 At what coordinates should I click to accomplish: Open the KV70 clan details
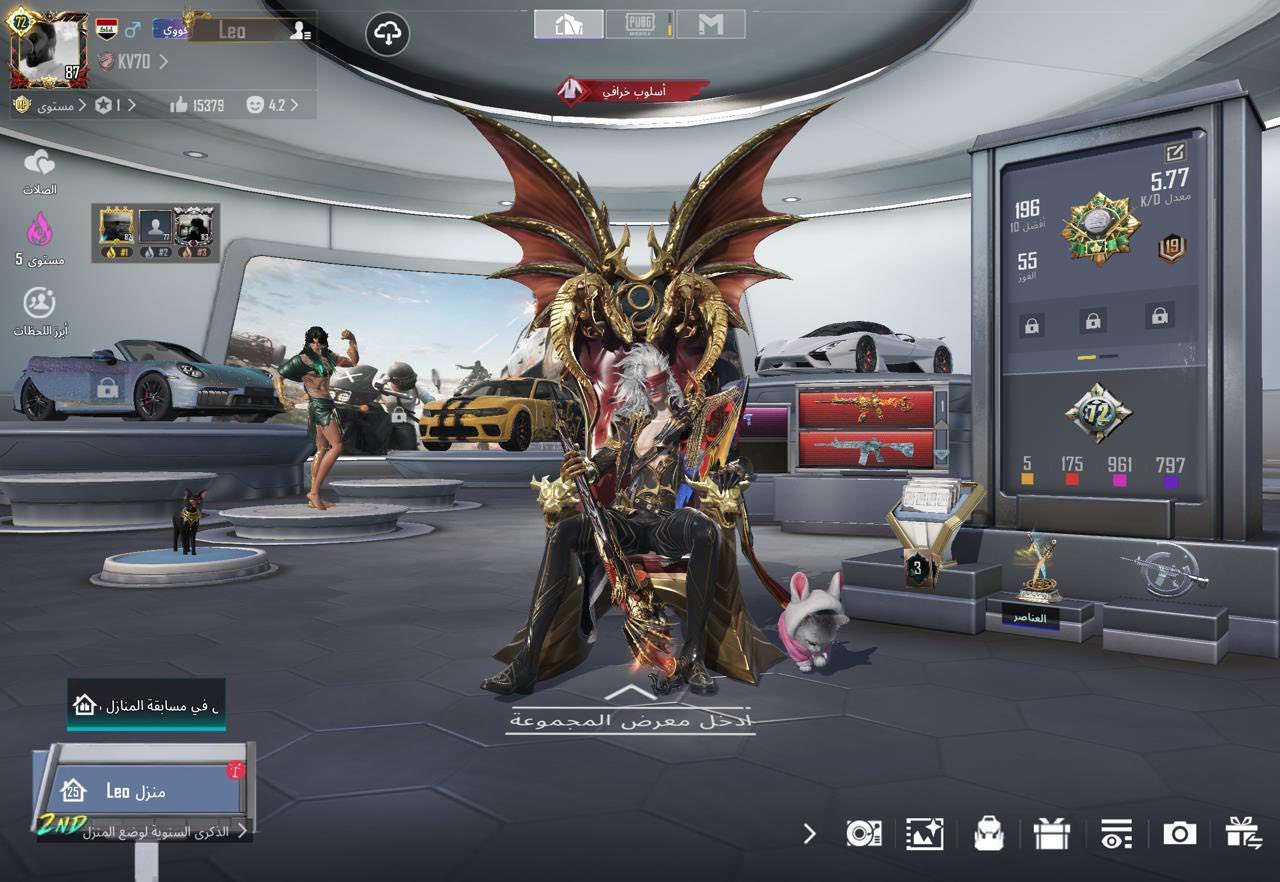pos(133,62)
